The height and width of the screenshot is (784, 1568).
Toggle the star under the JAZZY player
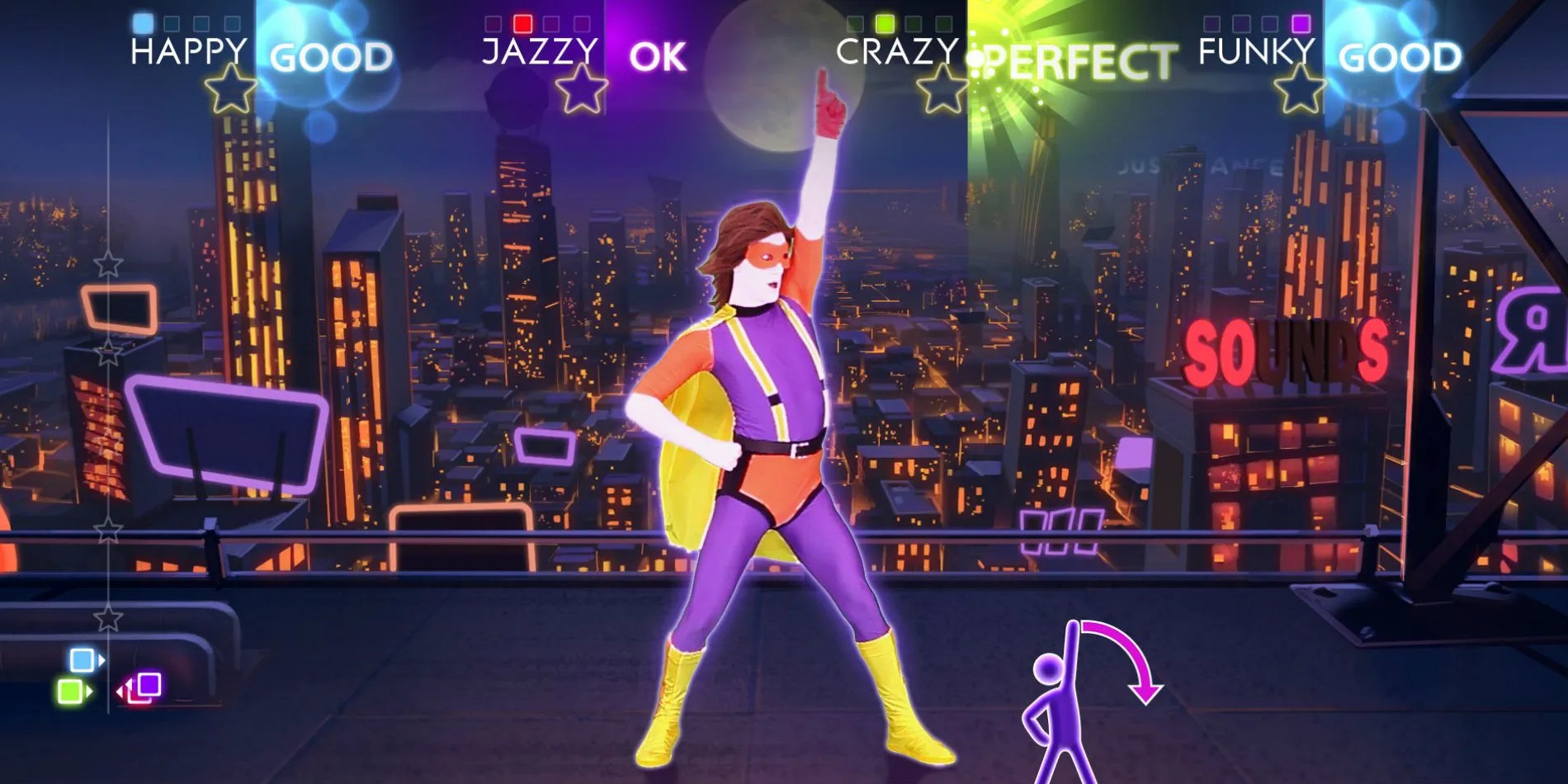pyautogui.click(x=581, y=88)
